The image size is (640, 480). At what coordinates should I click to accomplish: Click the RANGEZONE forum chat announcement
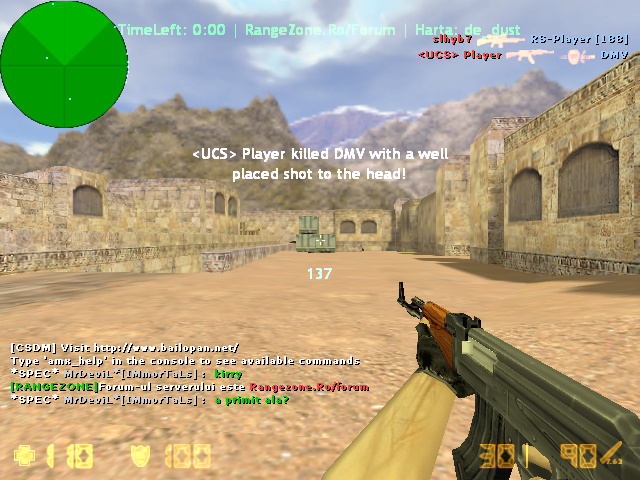(190, 386)
